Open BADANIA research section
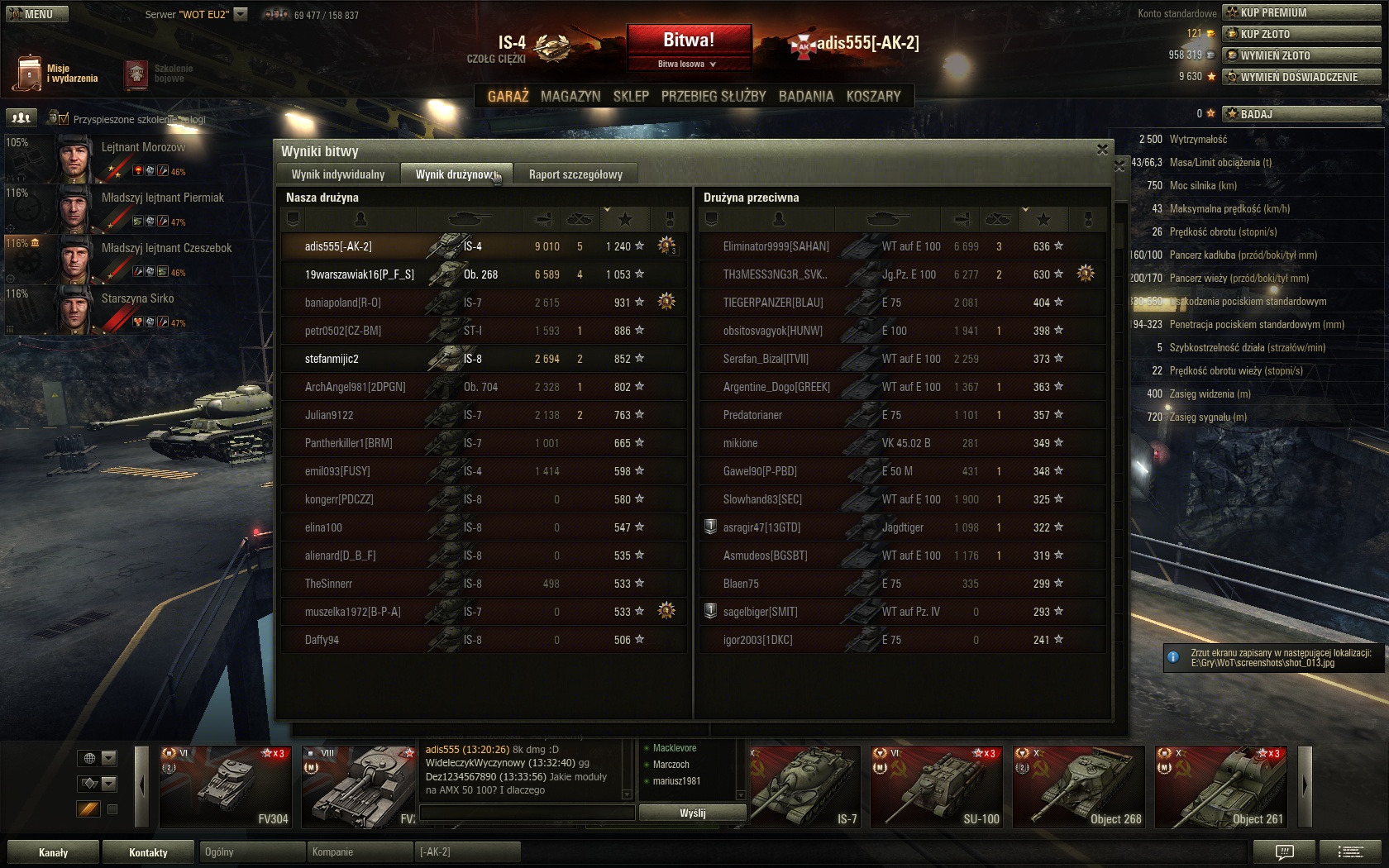 pyautogui.click(x=806, y=97)
